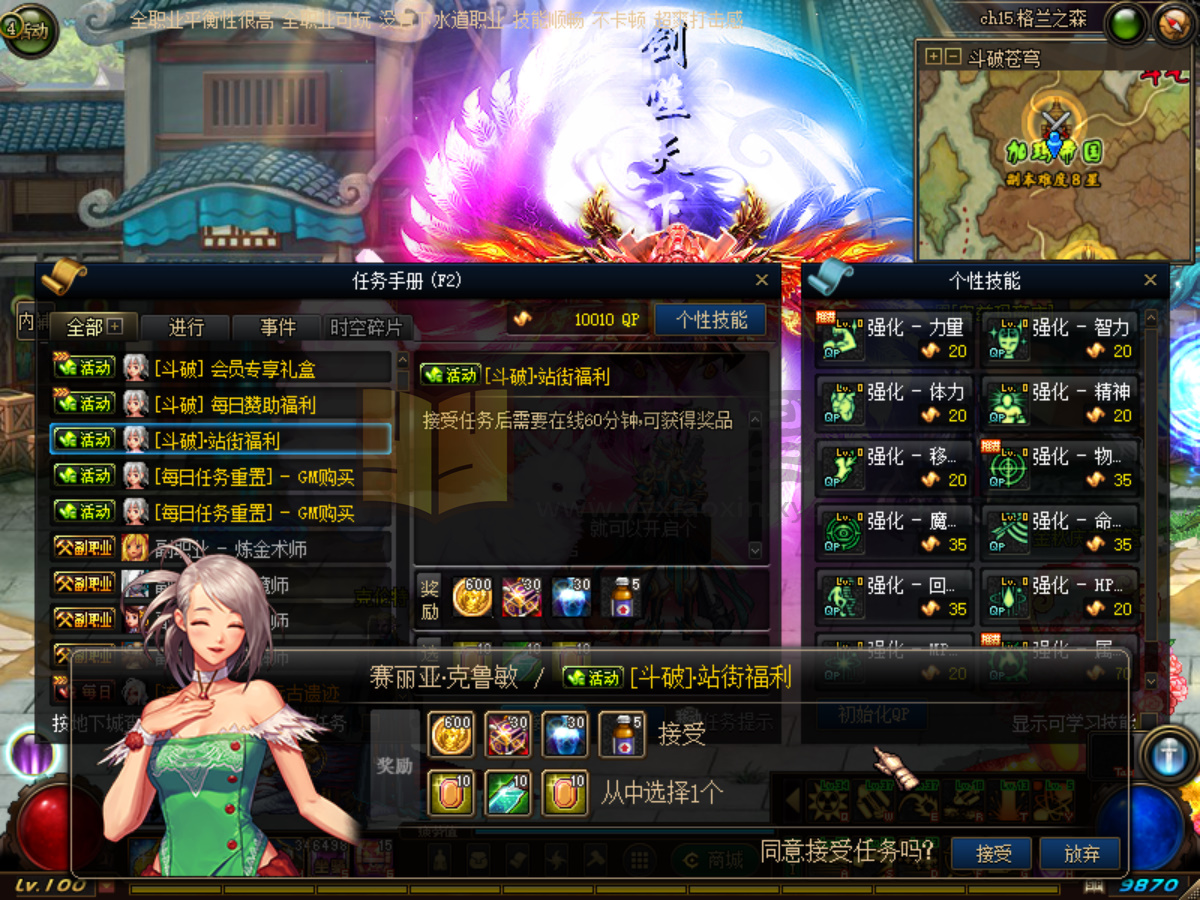Accept the quest with the 接受 button
1200x900 pixels.
click(994, 853)
